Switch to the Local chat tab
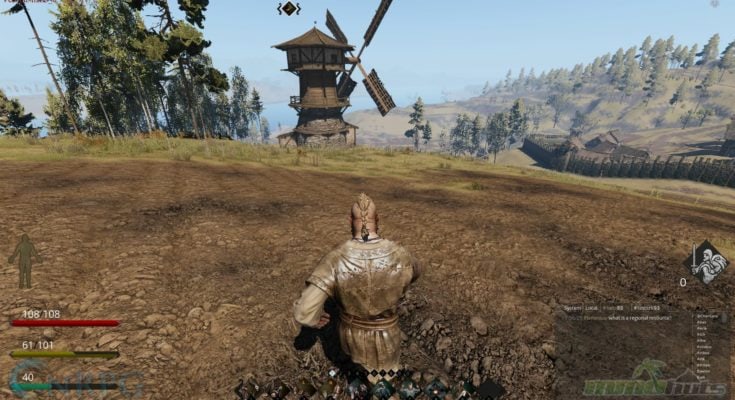This screenshot has height=400, width=735. (592, 308)
